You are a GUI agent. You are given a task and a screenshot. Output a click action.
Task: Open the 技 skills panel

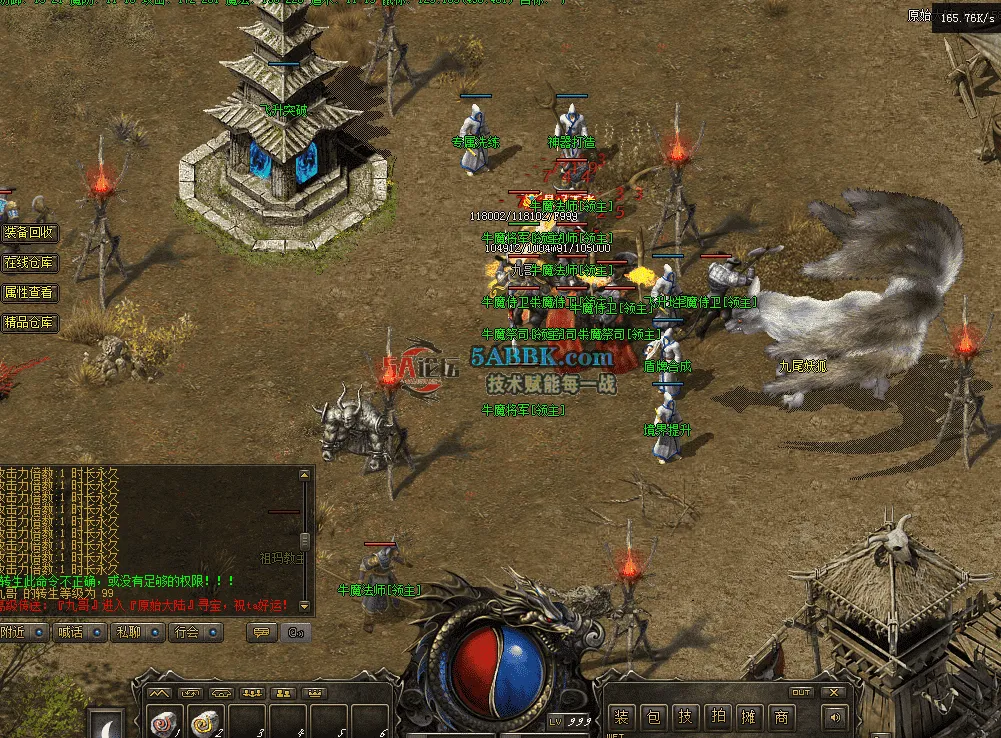[x=685, y=717]
